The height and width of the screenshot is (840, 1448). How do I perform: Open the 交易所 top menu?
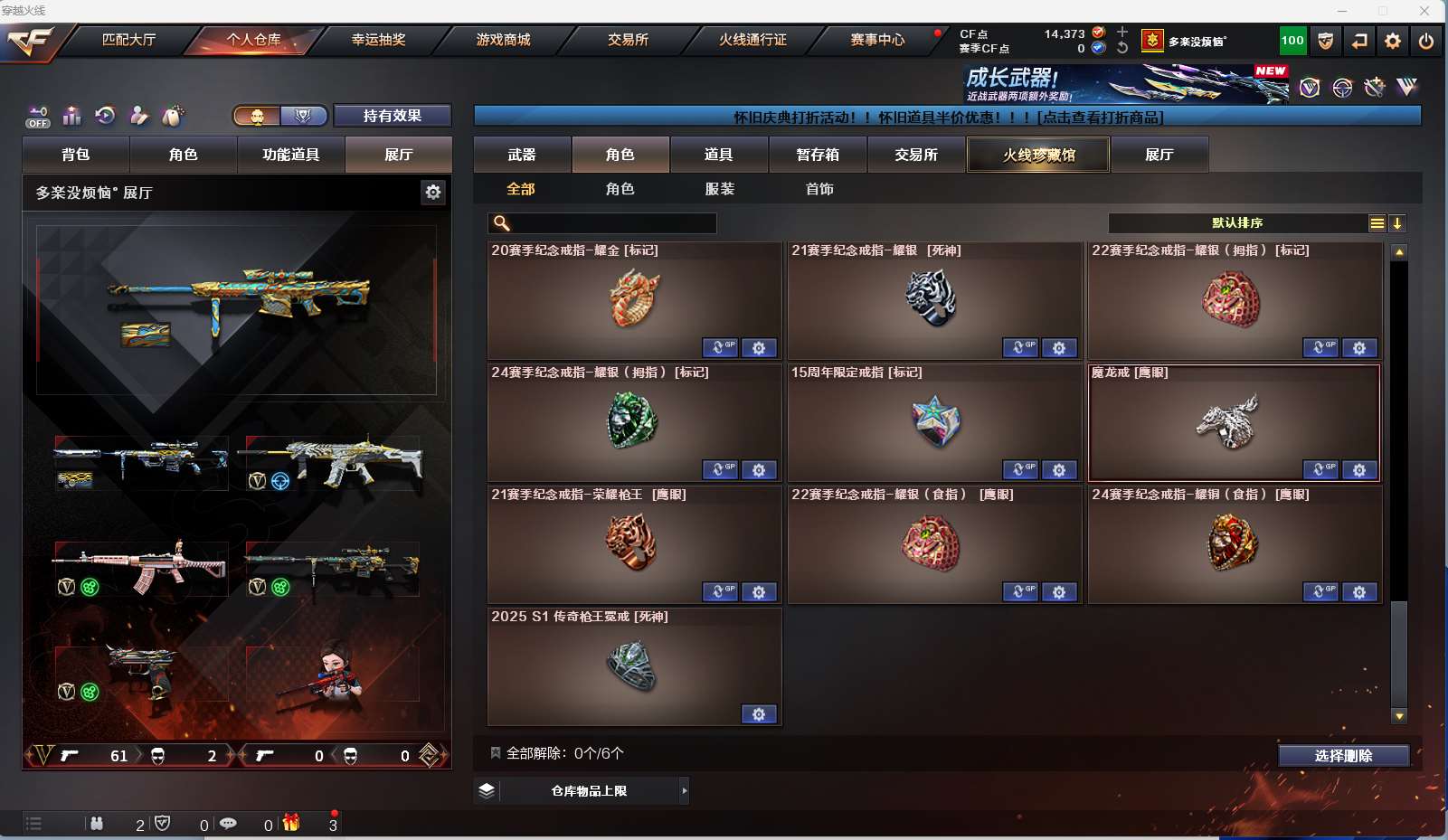pos(628,40)
